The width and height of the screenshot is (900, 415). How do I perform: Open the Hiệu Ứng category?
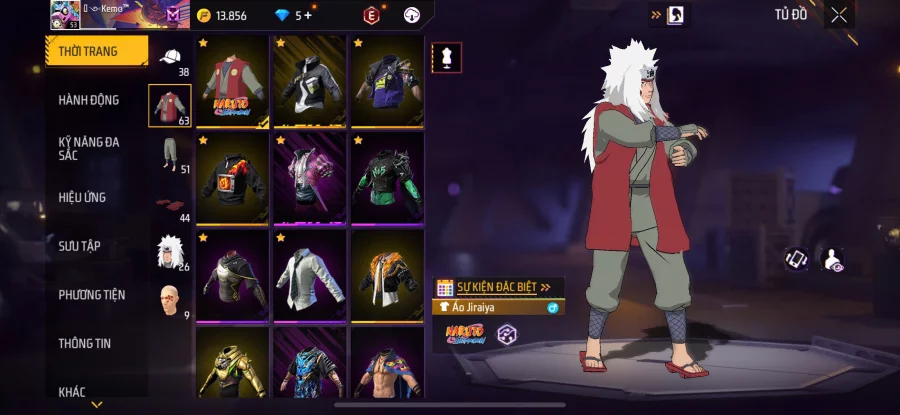(x=82, y=197)
